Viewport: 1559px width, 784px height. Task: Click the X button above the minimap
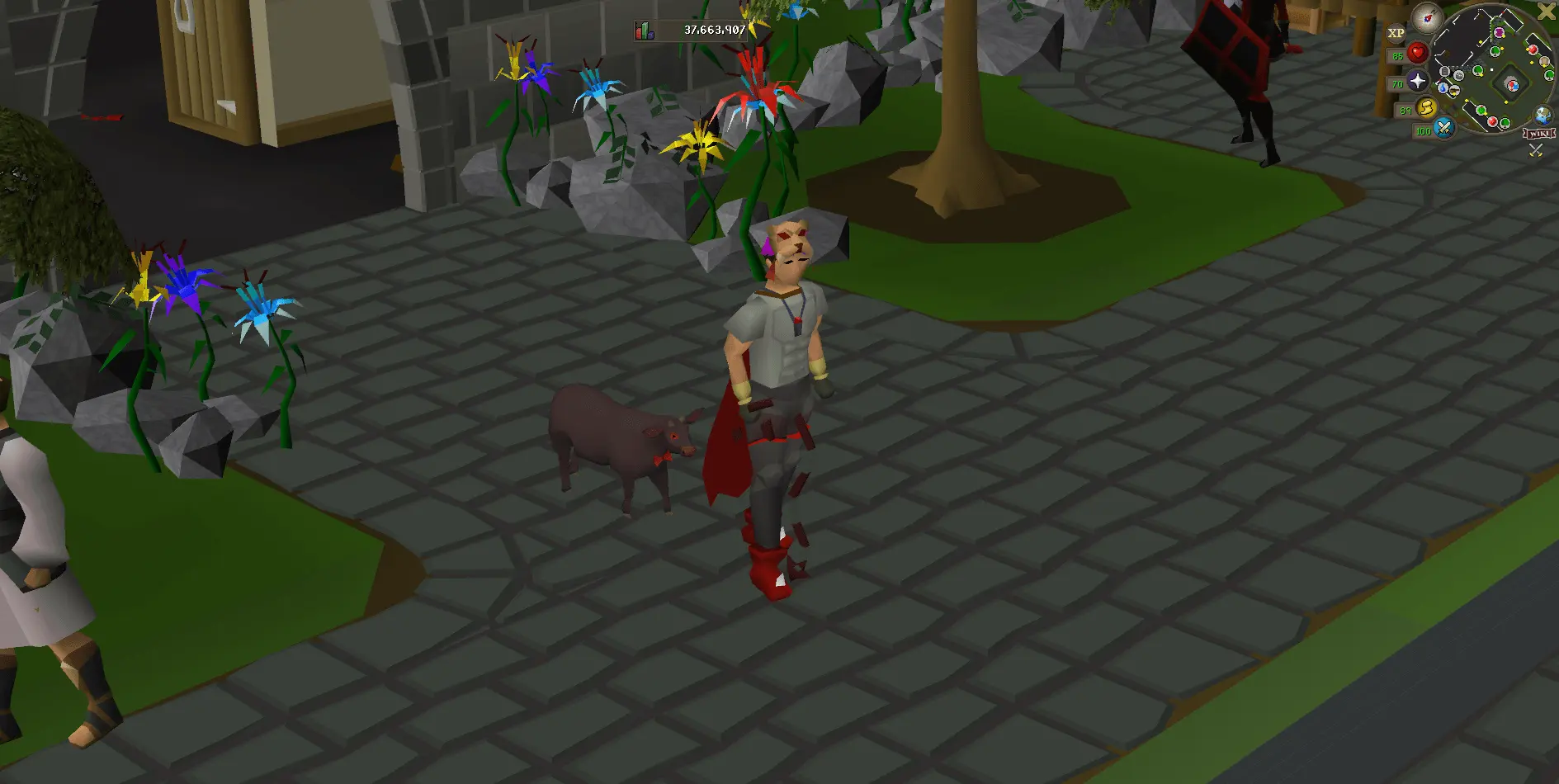point(1545,12)
